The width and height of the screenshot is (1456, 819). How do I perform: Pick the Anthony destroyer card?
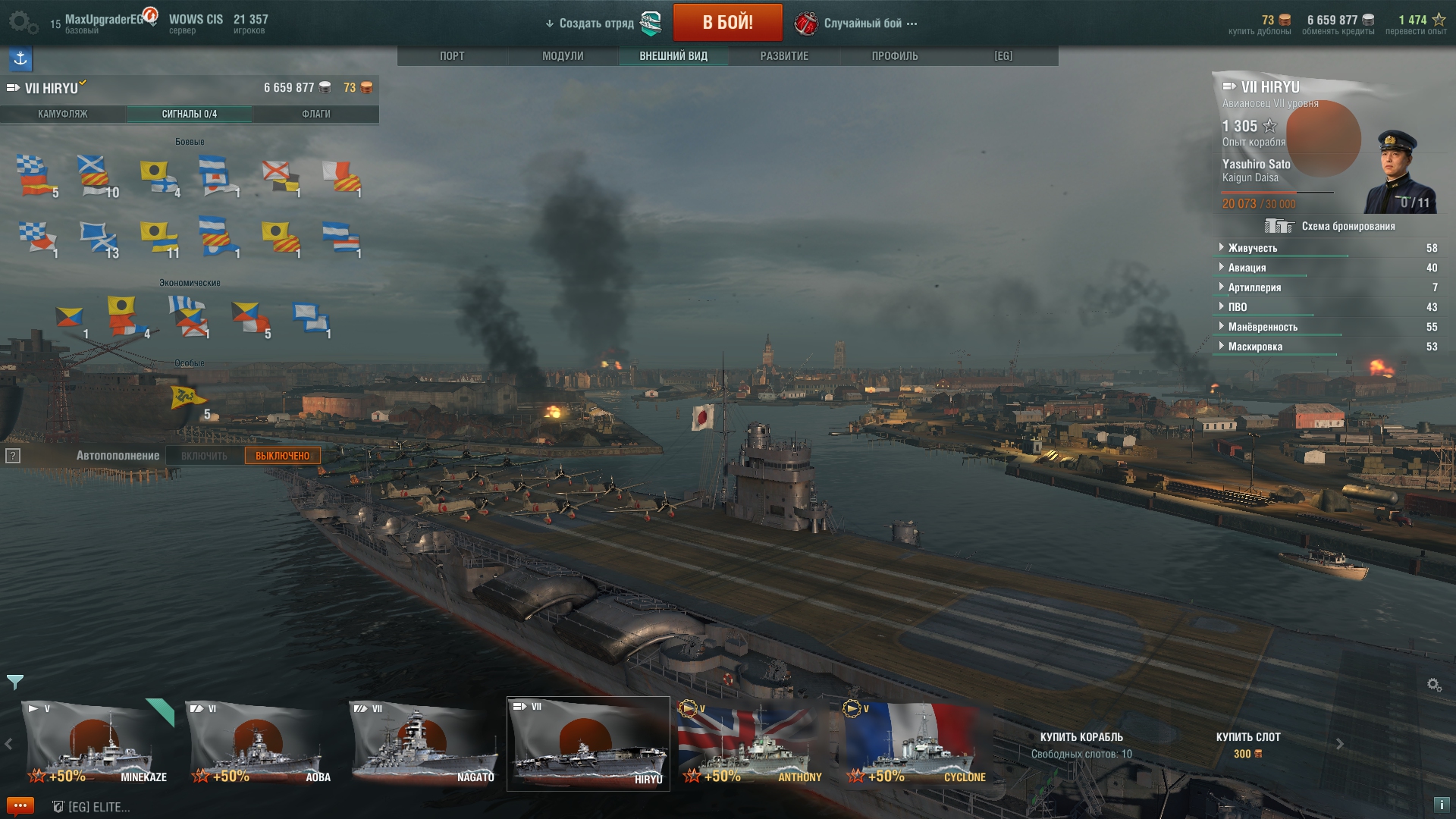[751, 744]
